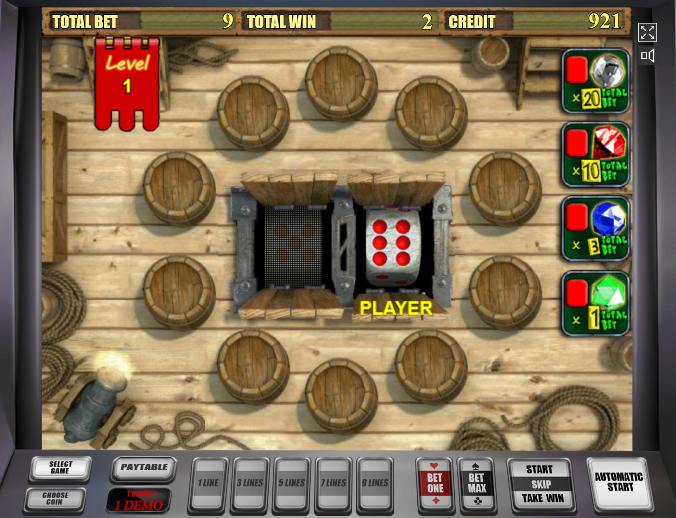Hit the Bet Max button
This screenshot has height=518, width=676.
tap(476, 484)
